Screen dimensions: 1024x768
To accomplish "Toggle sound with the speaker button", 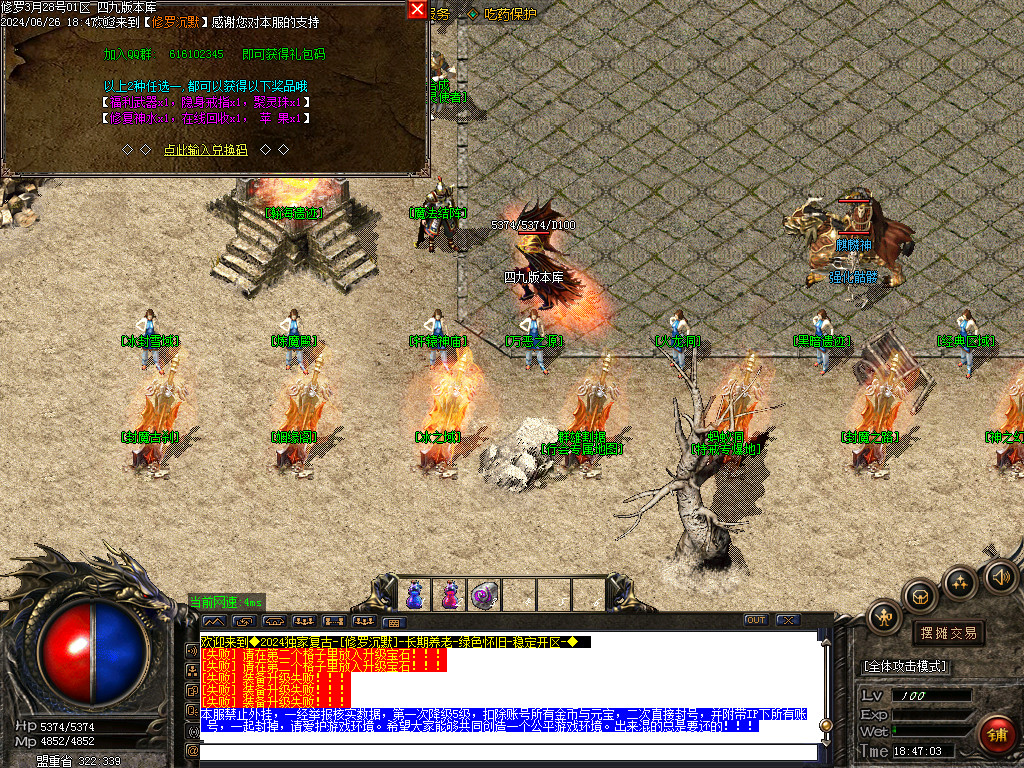I will [999, 576].
